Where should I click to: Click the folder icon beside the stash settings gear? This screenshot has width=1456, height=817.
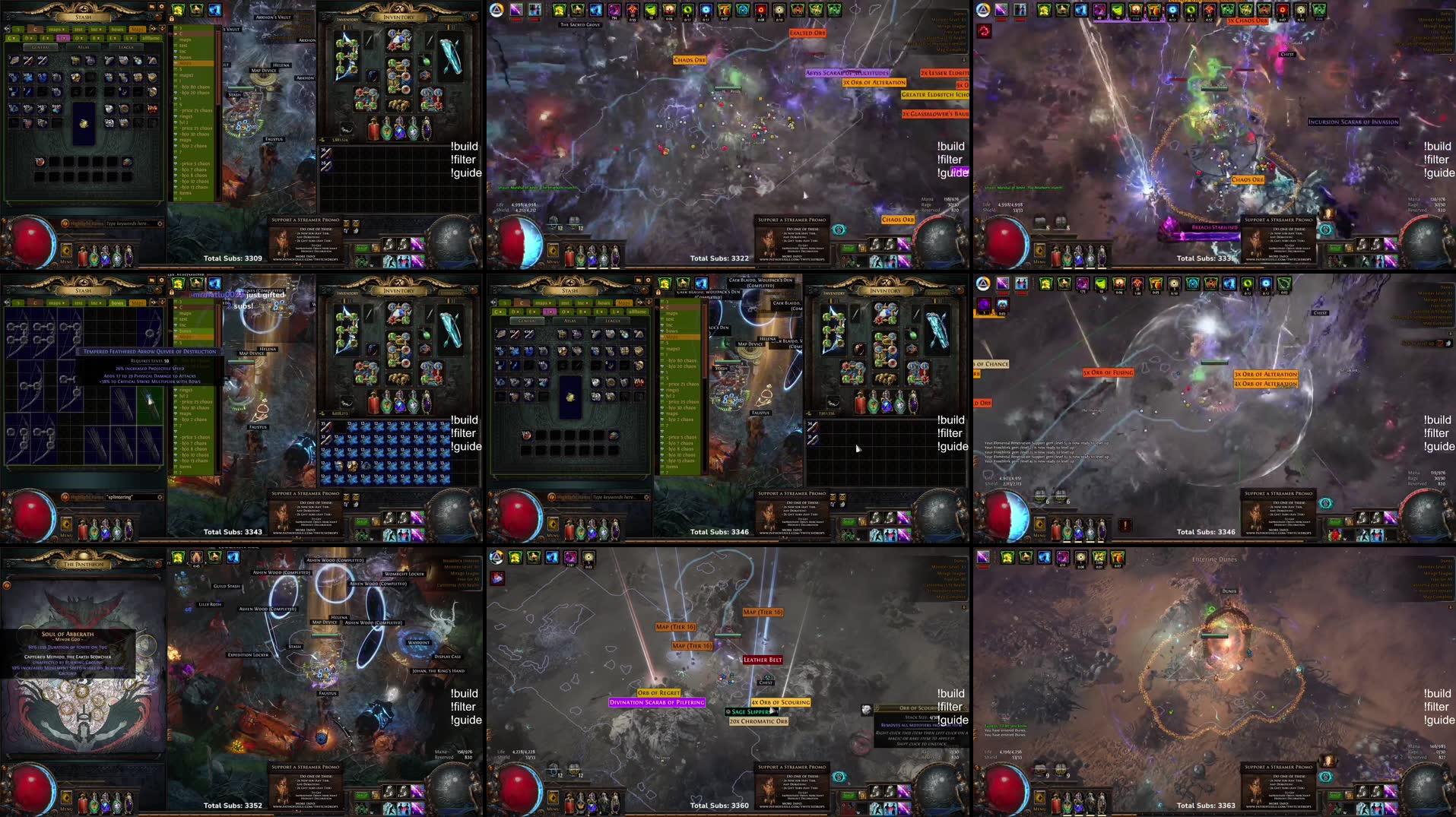coord(152,6)
